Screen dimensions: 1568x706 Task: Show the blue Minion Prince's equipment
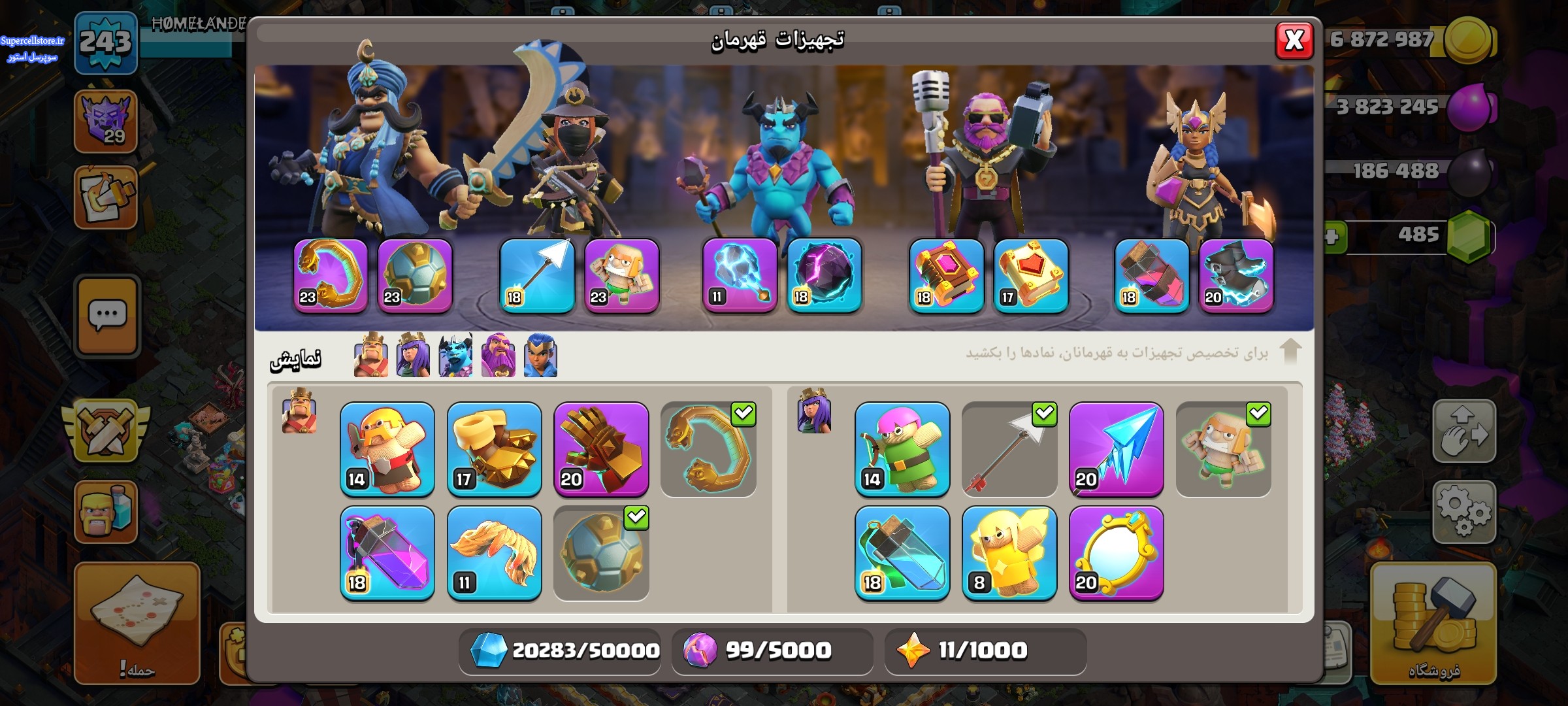point(455,356)
